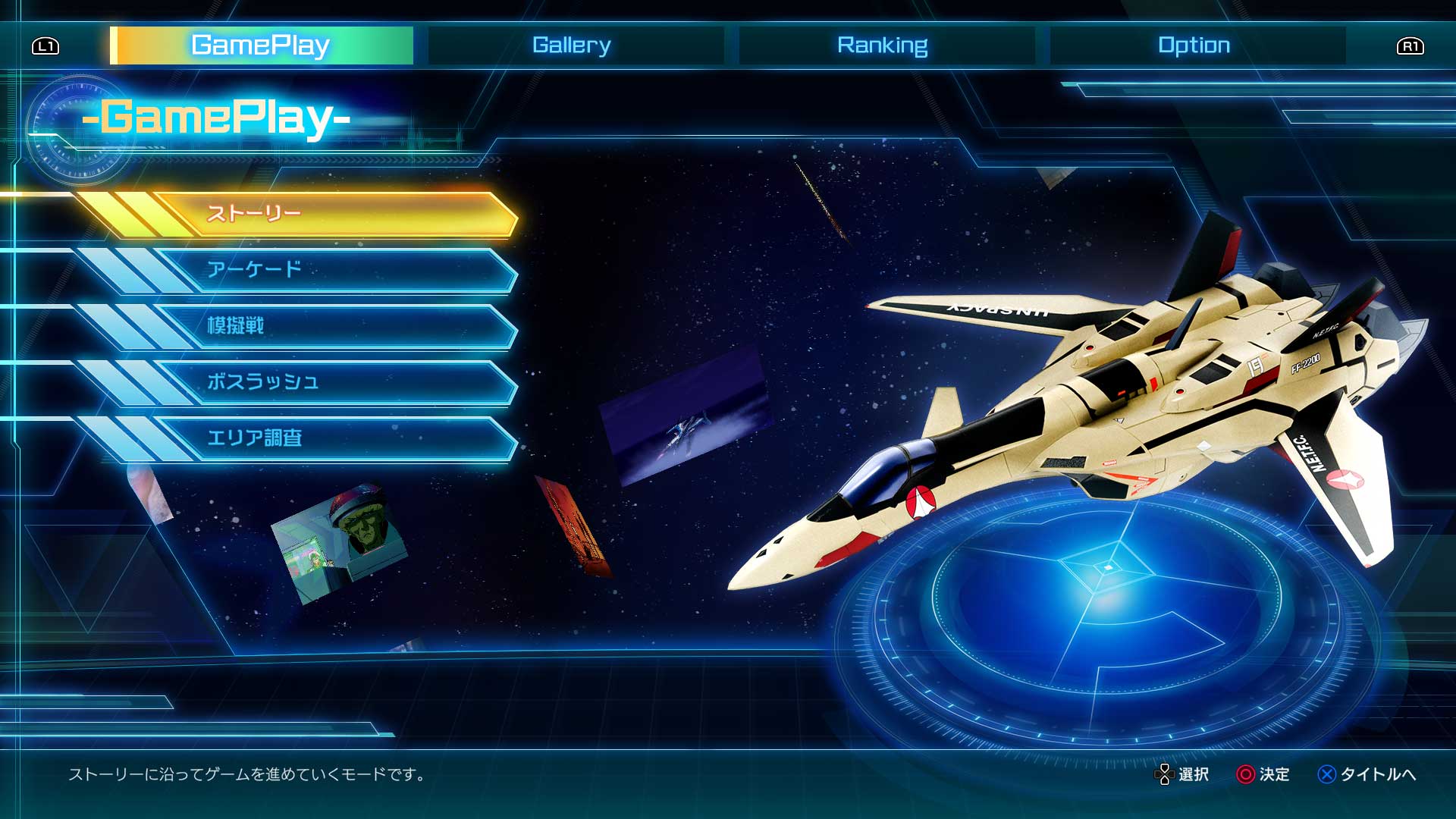Switch to the GamePlay tab

[x=261, y=45]
